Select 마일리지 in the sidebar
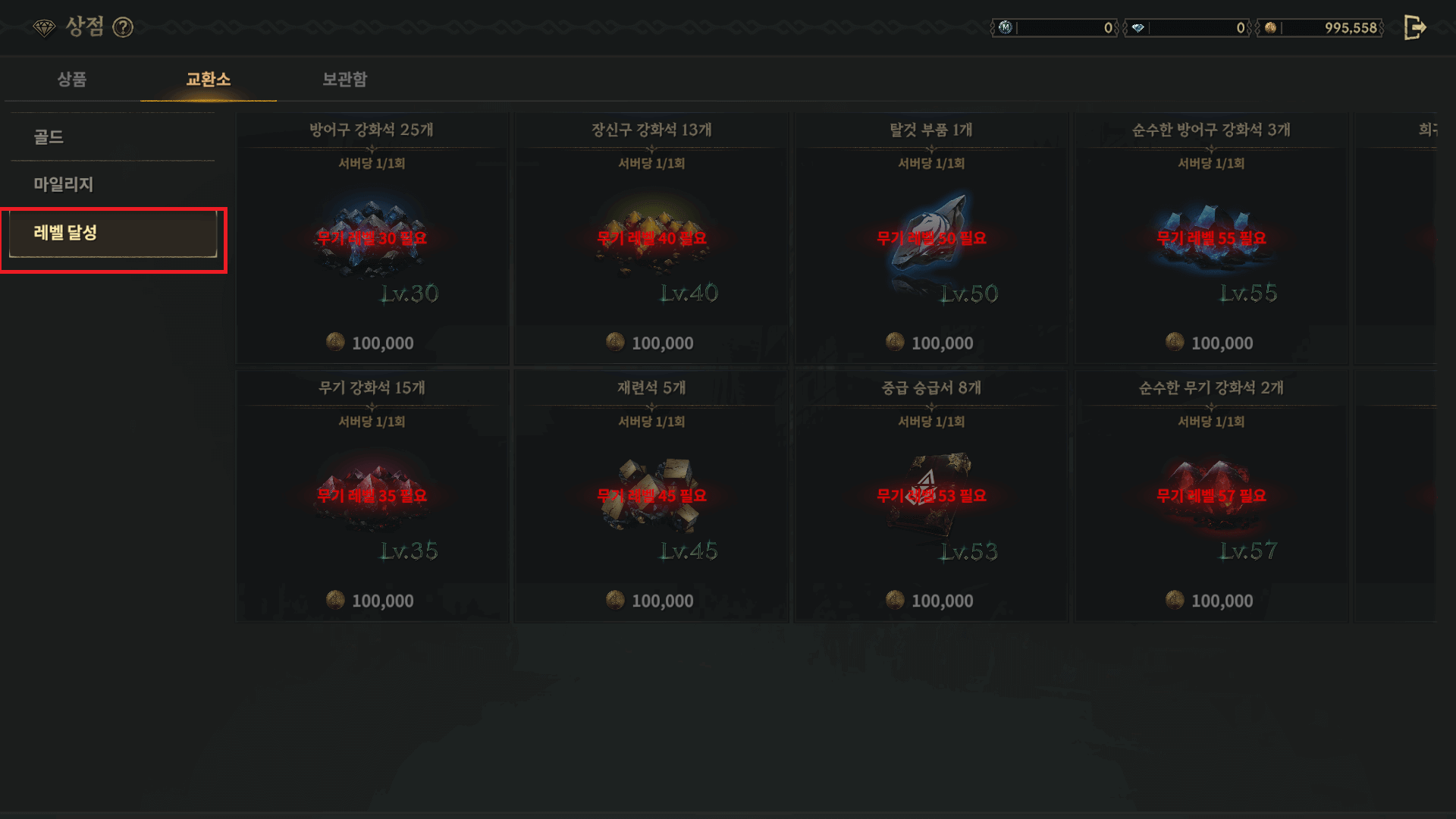Image resolution: width=1456 pixels, height=819 pixels. (62, 184)
